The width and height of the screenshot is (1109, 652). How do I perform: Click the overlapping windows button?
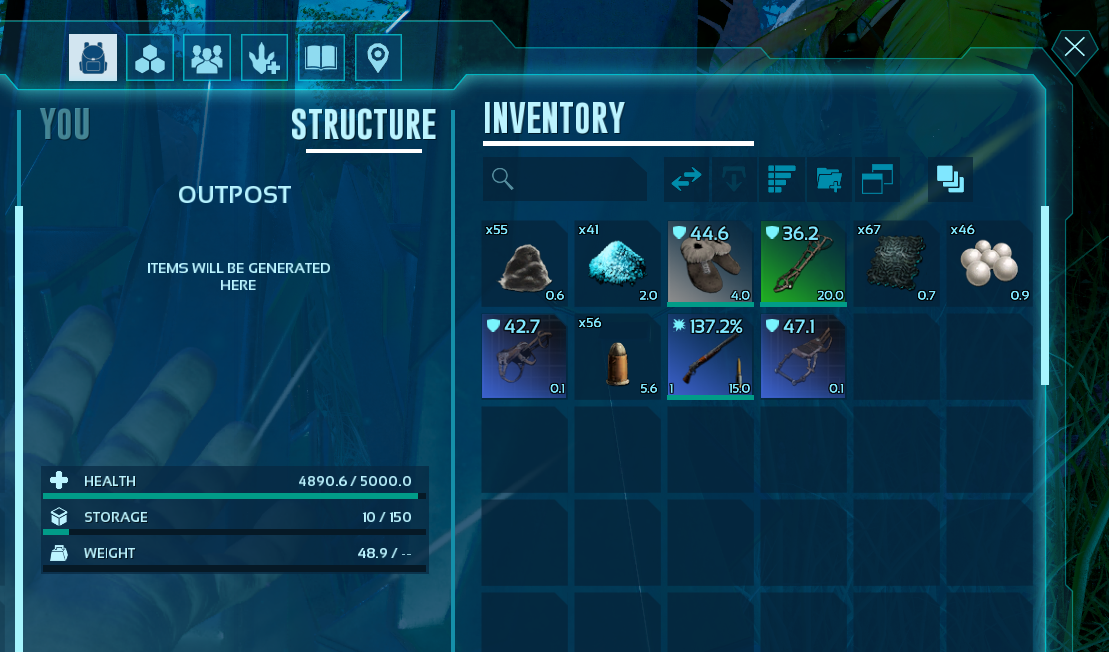[x=877, y=179]
